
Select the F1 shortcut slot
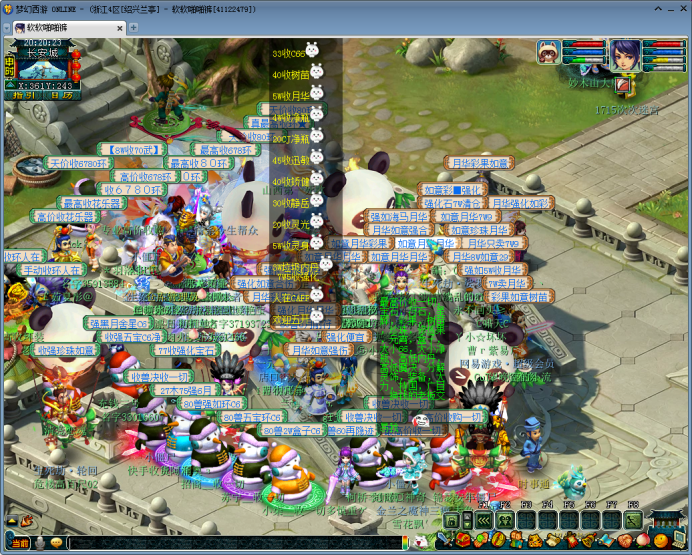(x=483, y=521)
